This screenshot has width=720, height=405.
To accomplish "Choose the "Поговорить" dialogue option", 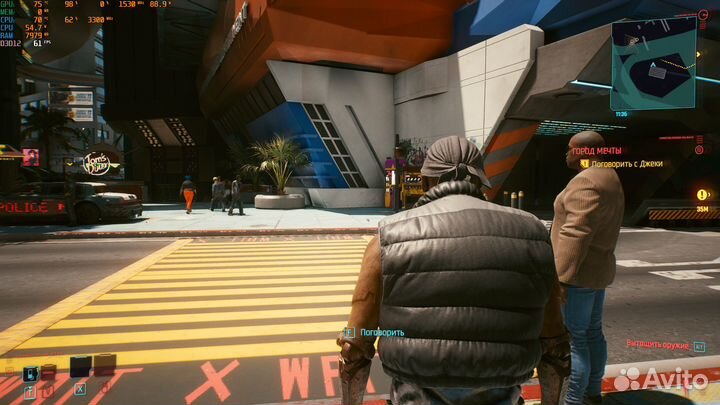I will (381, 332).
